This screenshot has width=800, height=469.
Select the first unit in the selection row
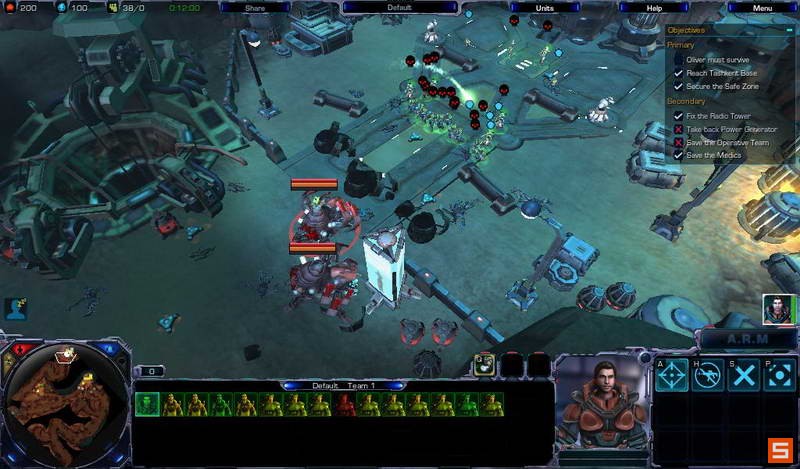click(147, 404)
